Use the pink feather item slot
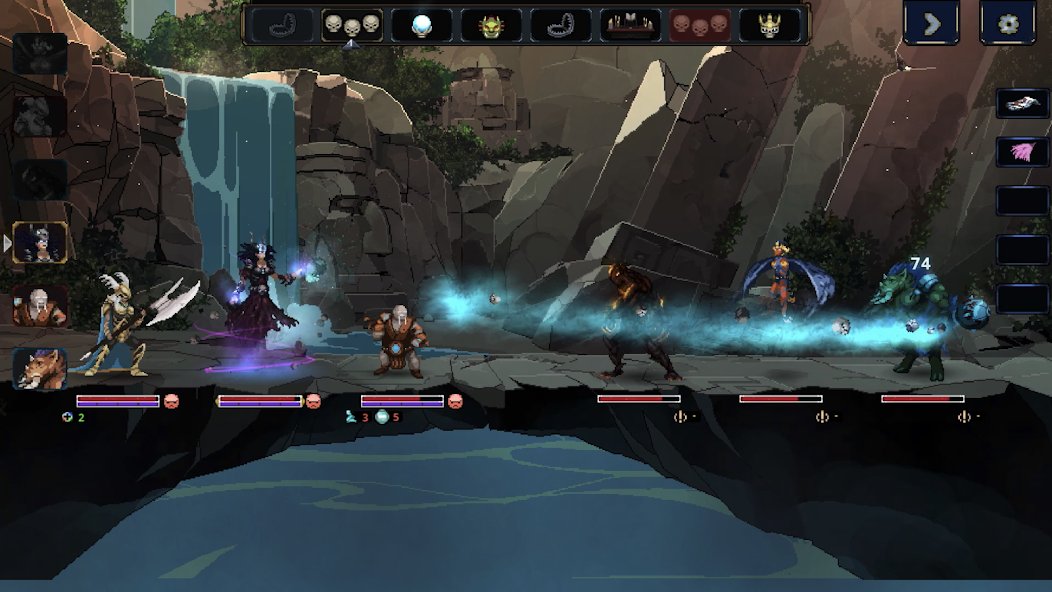 [1022, 152]
